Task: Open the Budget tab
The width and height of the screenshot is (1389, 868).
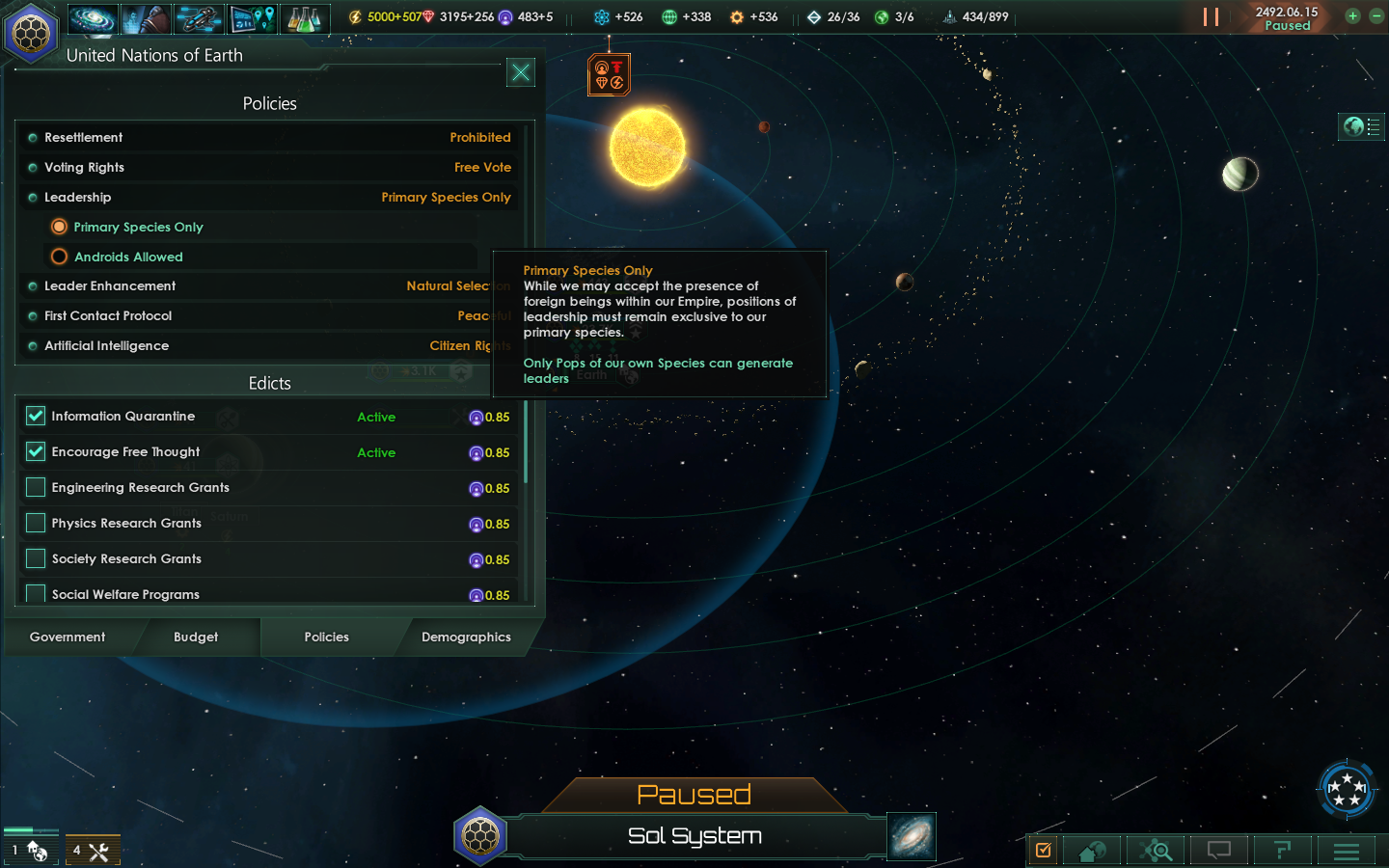Action: (x=196, y=637)
